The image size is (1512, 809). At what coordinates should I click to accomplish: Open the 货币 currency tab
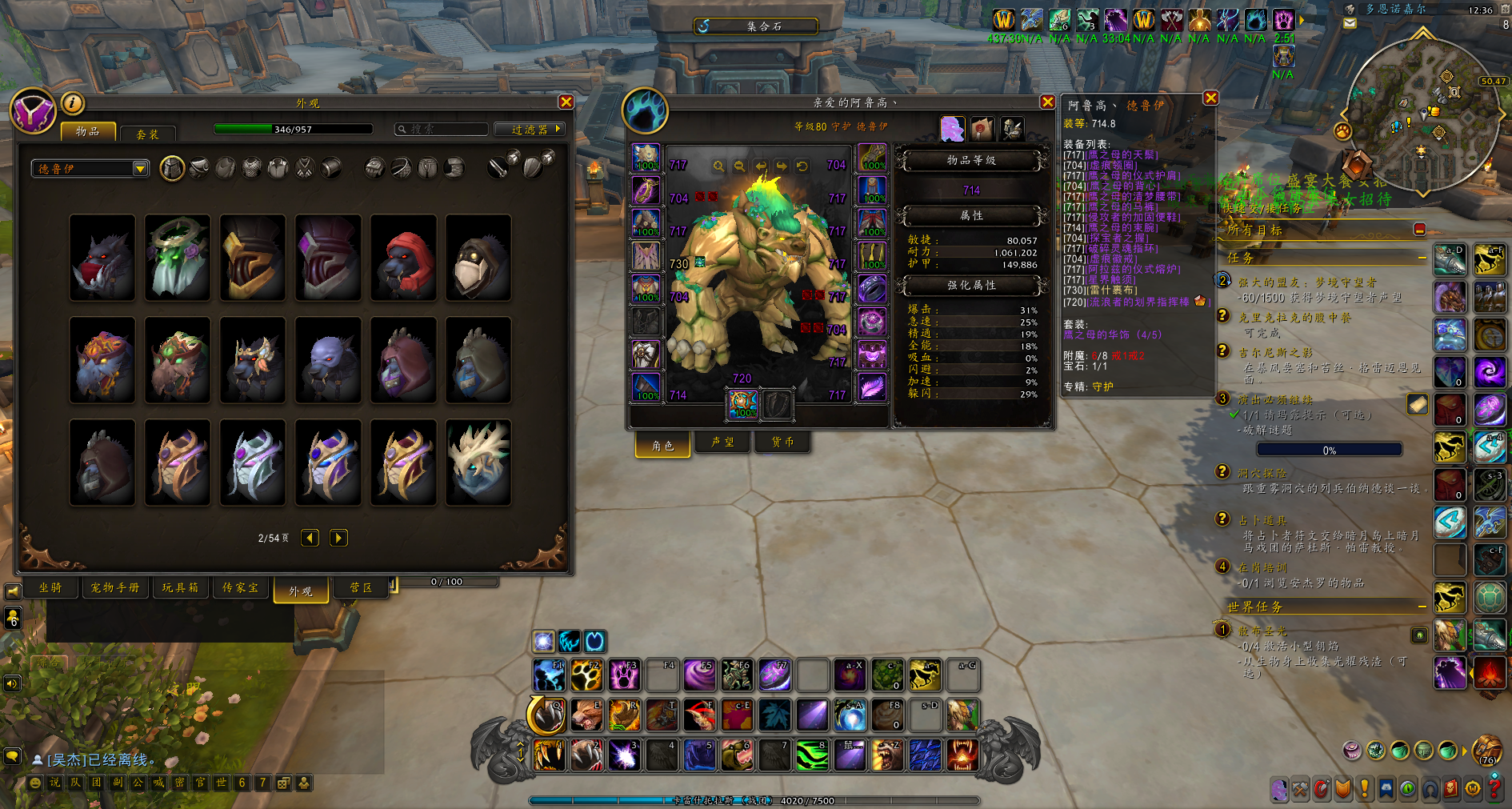[782, 442]
